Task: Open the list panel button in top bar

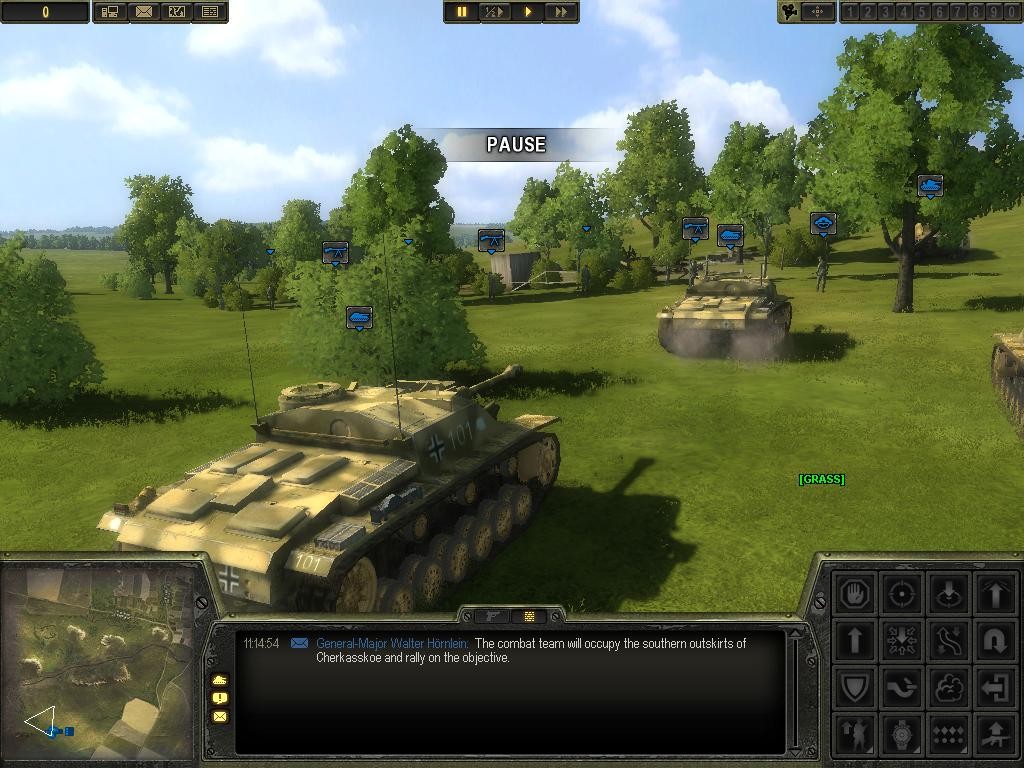Action: point(210,12)
